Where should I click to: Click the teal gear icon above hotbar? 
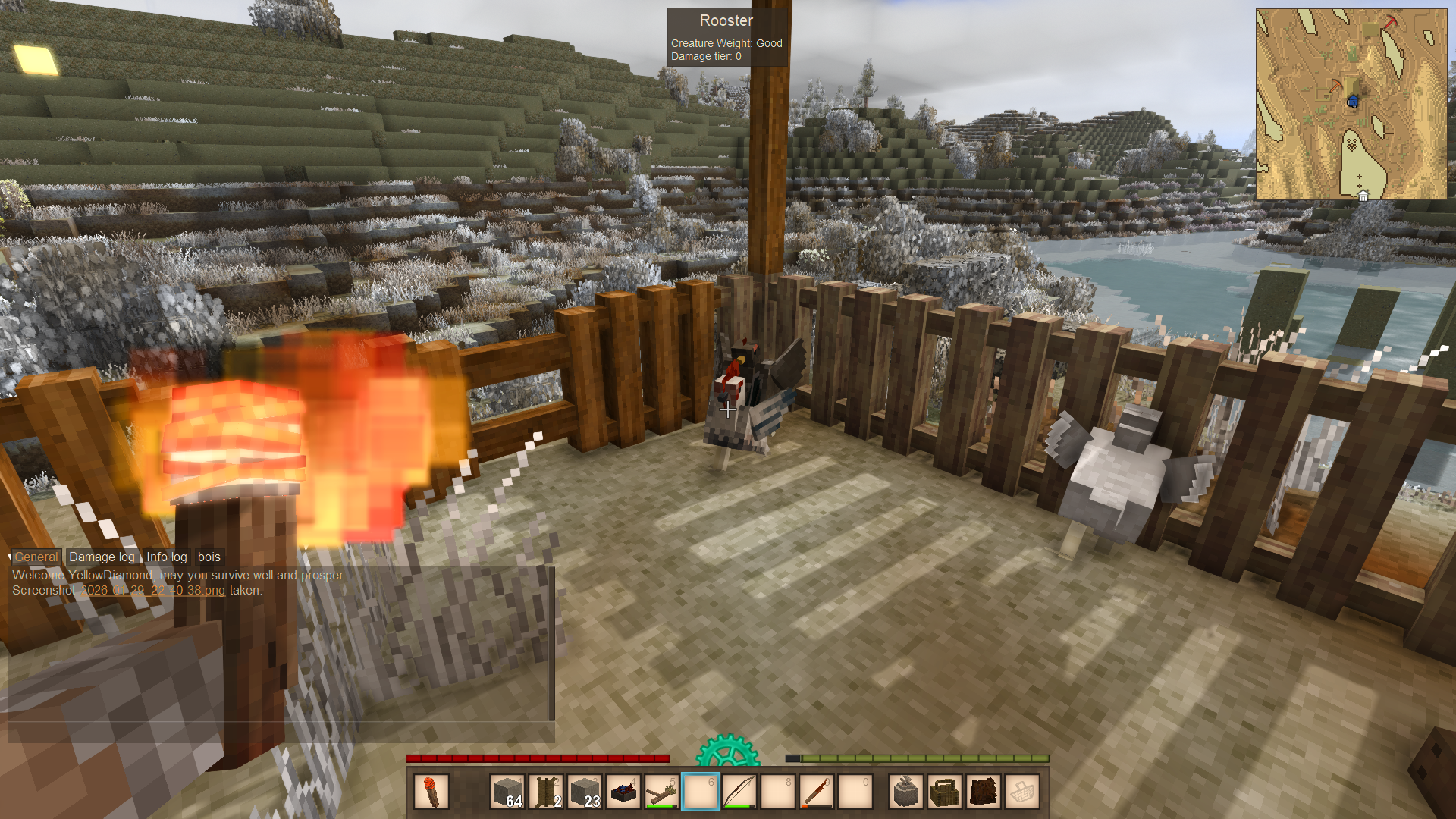click(728, 751)
